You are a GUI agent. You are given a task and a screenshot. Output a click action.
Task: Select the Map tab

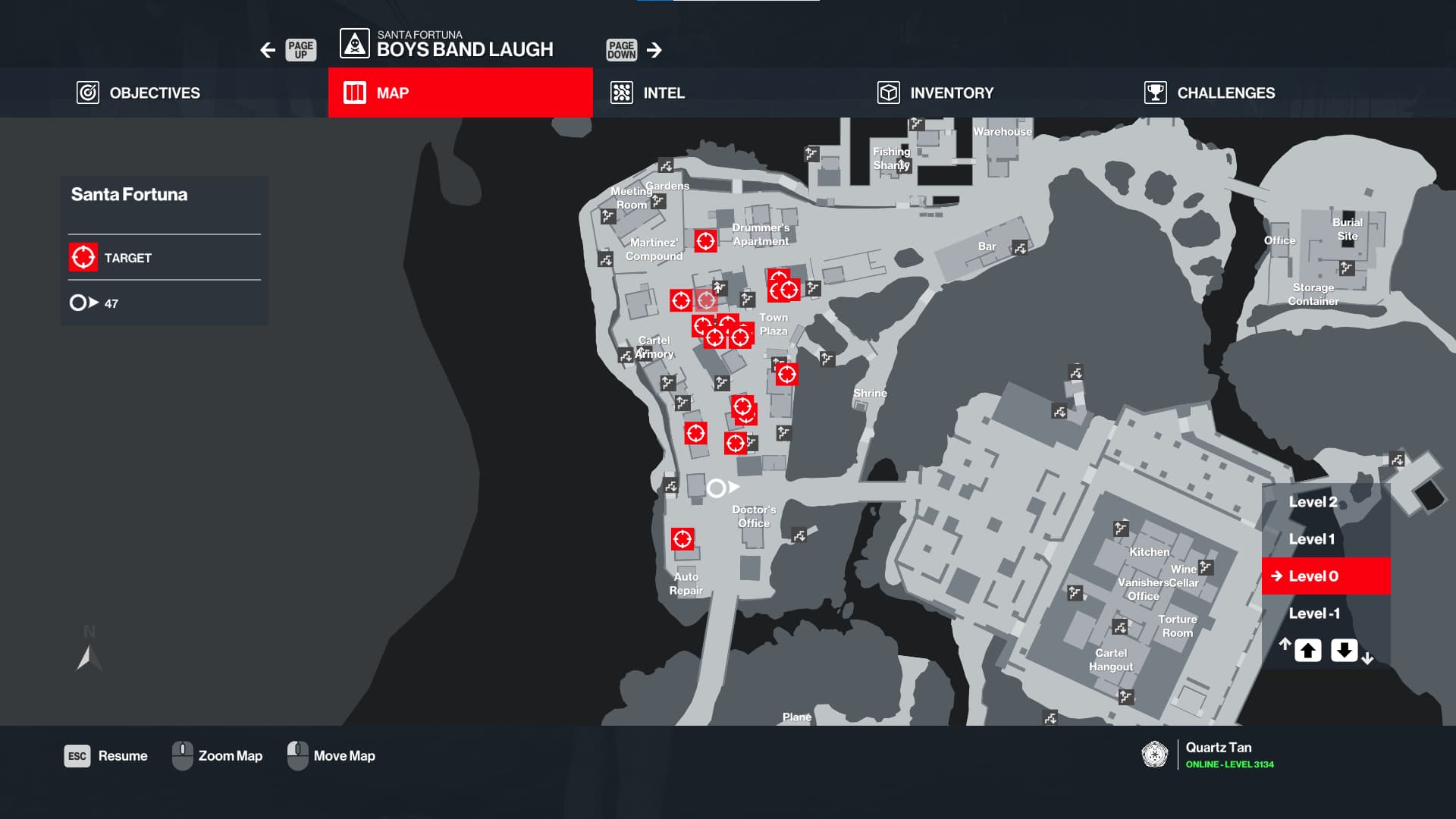tap(460, 93)
